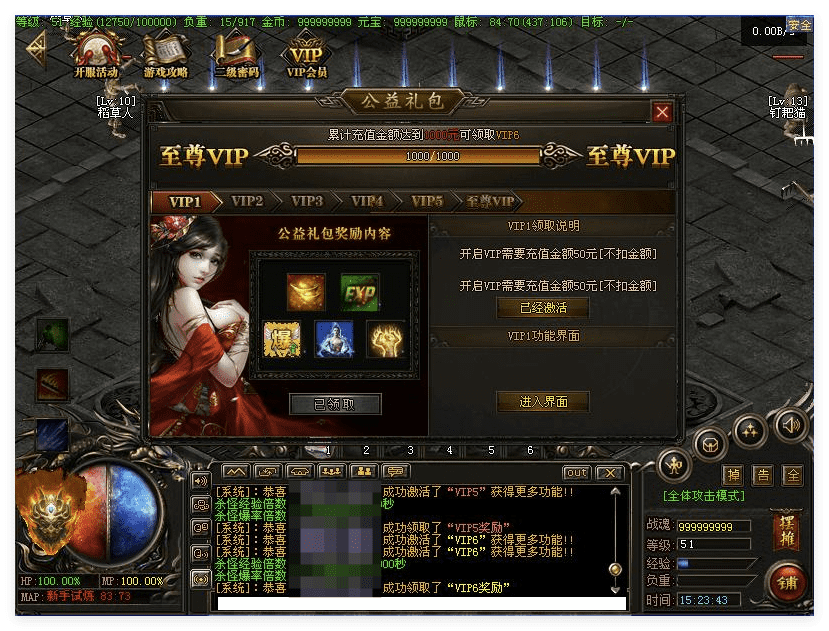Click the chat box 'out' button

pos(576,473)
